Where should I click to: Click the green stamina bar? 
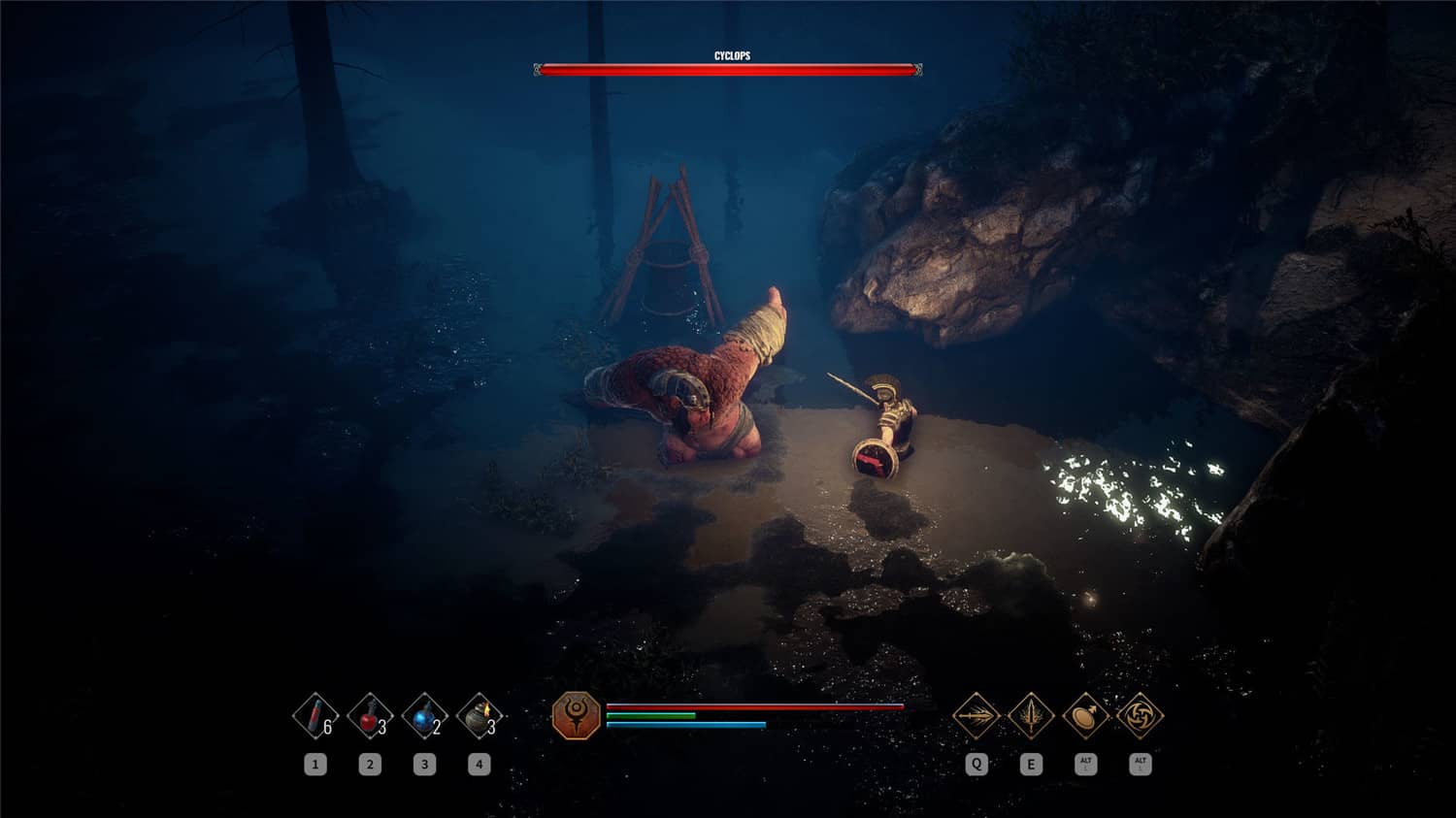(x=650, y=718)
